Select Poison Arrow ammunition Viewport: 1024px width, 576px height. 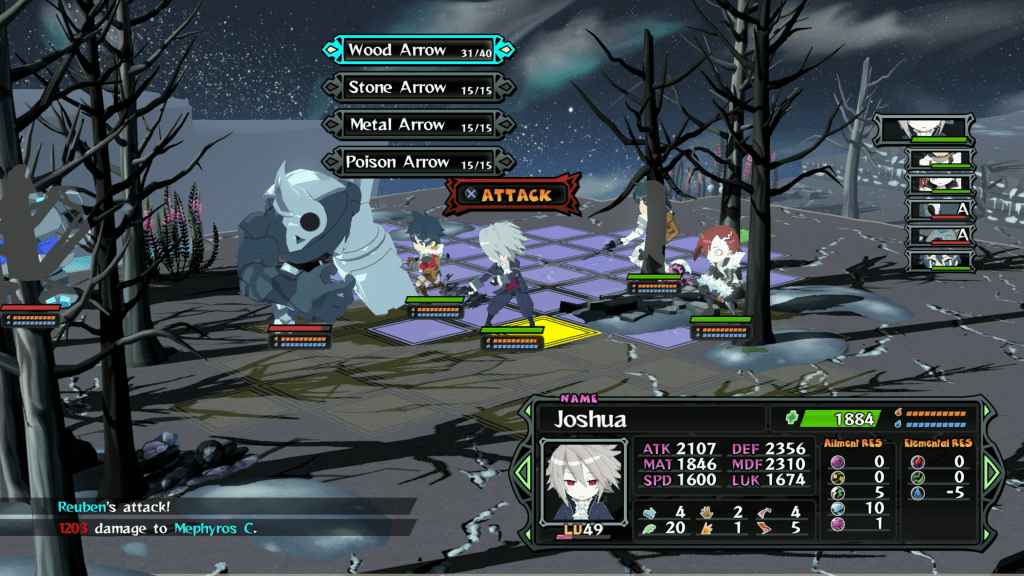[x=419, y=162]
